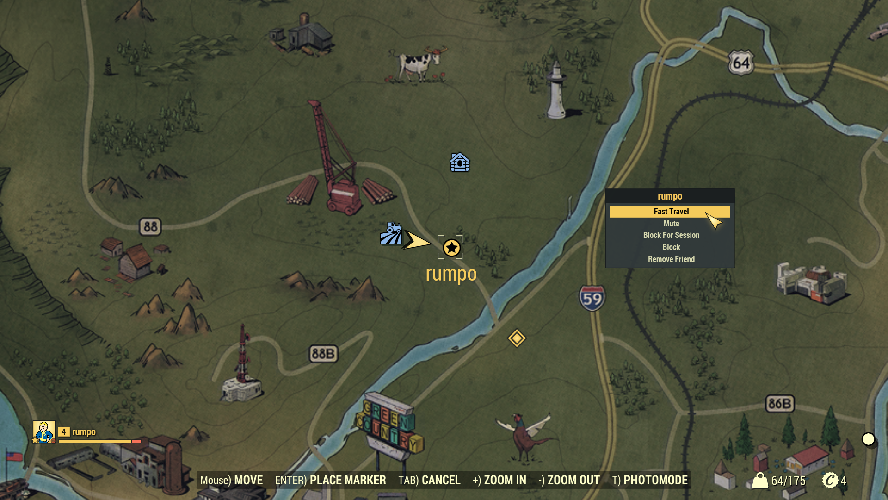Pick the plain Block option
Viewport: 888px width, 500px height.
670,247
